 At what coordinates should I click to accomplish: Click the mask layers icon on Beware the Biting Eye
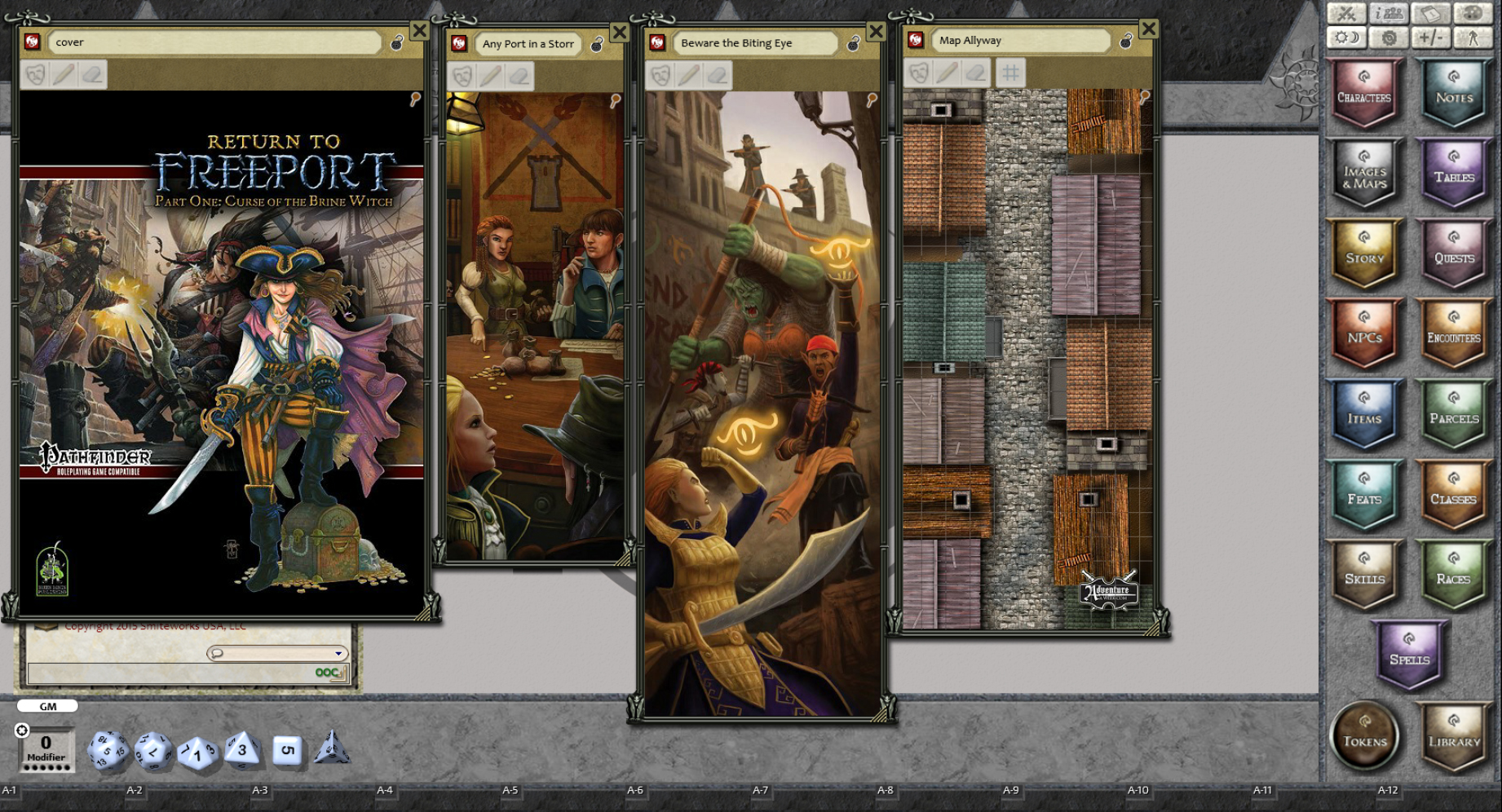[660, 76]
